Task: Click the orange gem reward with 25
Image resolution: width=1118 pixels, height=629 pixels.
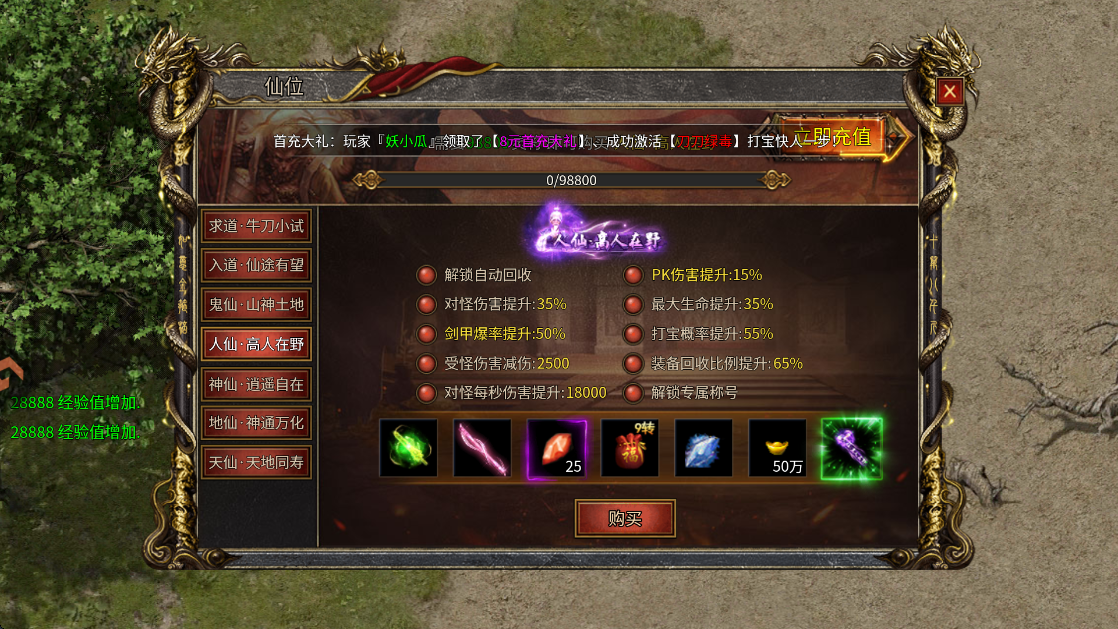Action: [556, 448]
